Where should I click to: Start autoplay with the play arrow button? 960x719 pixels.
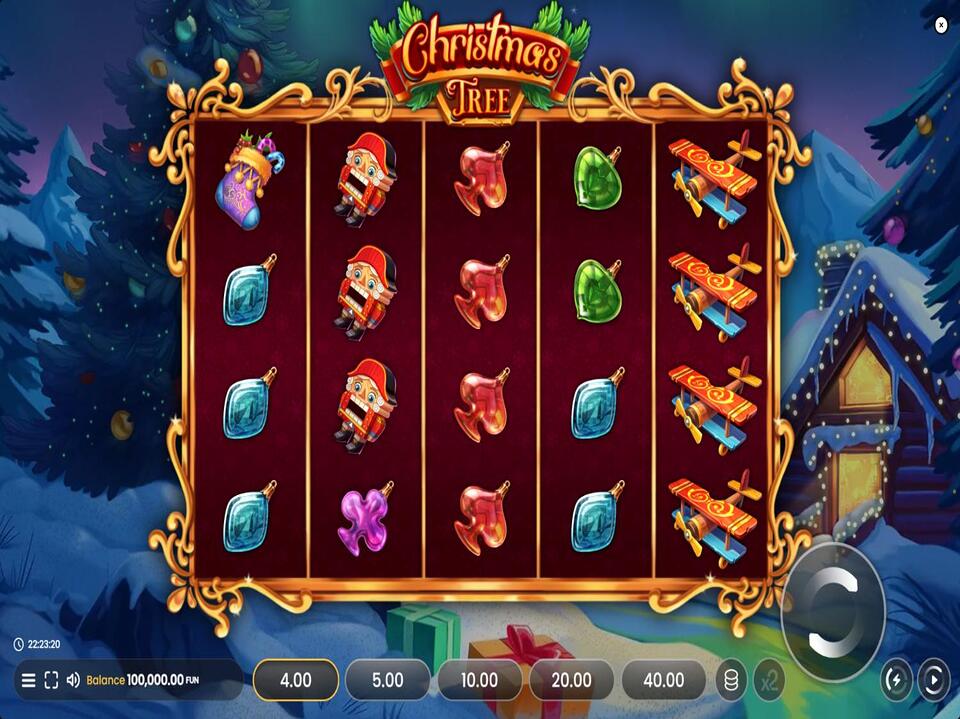(933, 680)
